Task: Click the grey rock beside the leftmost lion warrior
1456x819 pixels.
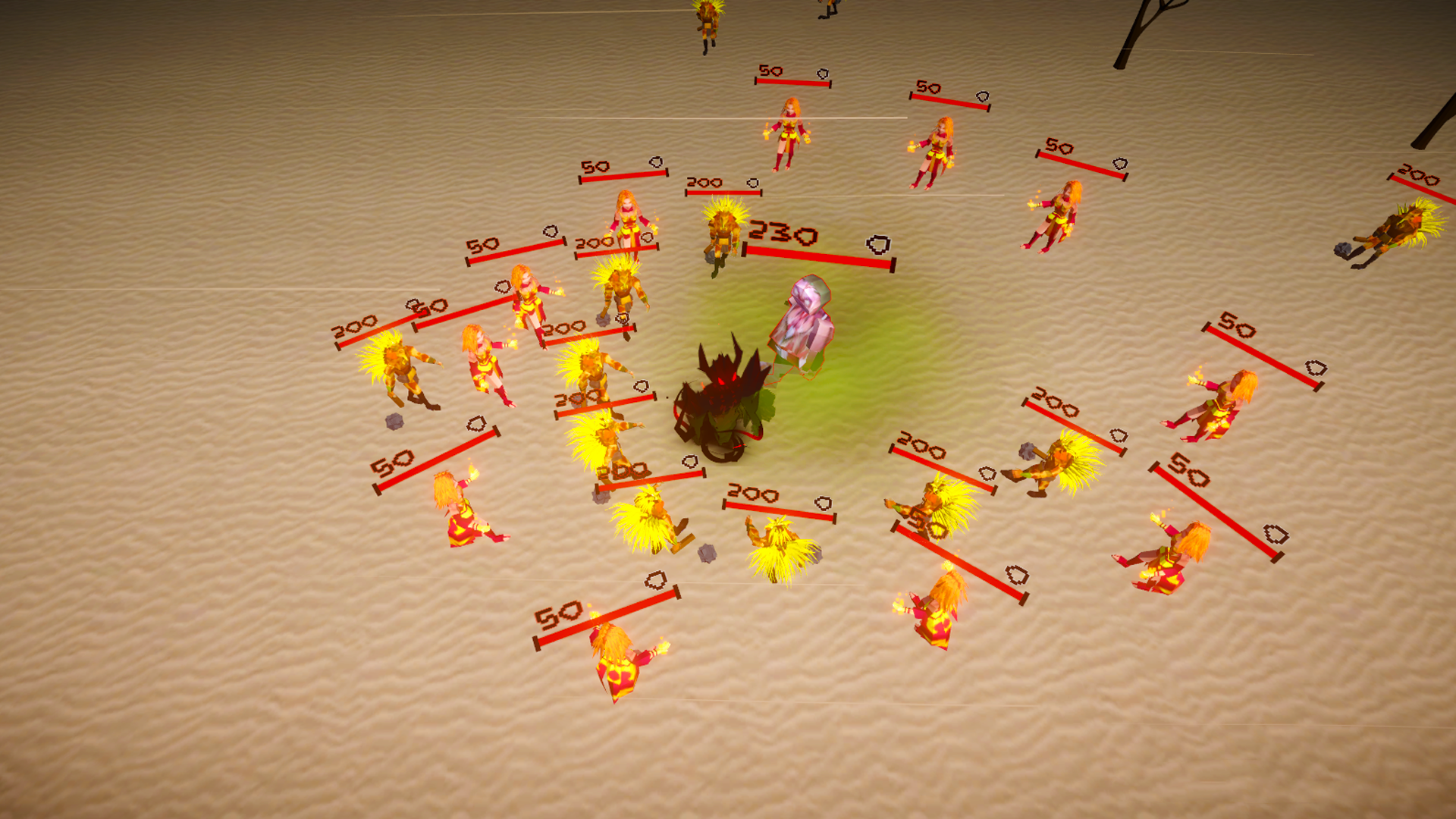Action: [x=394, y=422]
